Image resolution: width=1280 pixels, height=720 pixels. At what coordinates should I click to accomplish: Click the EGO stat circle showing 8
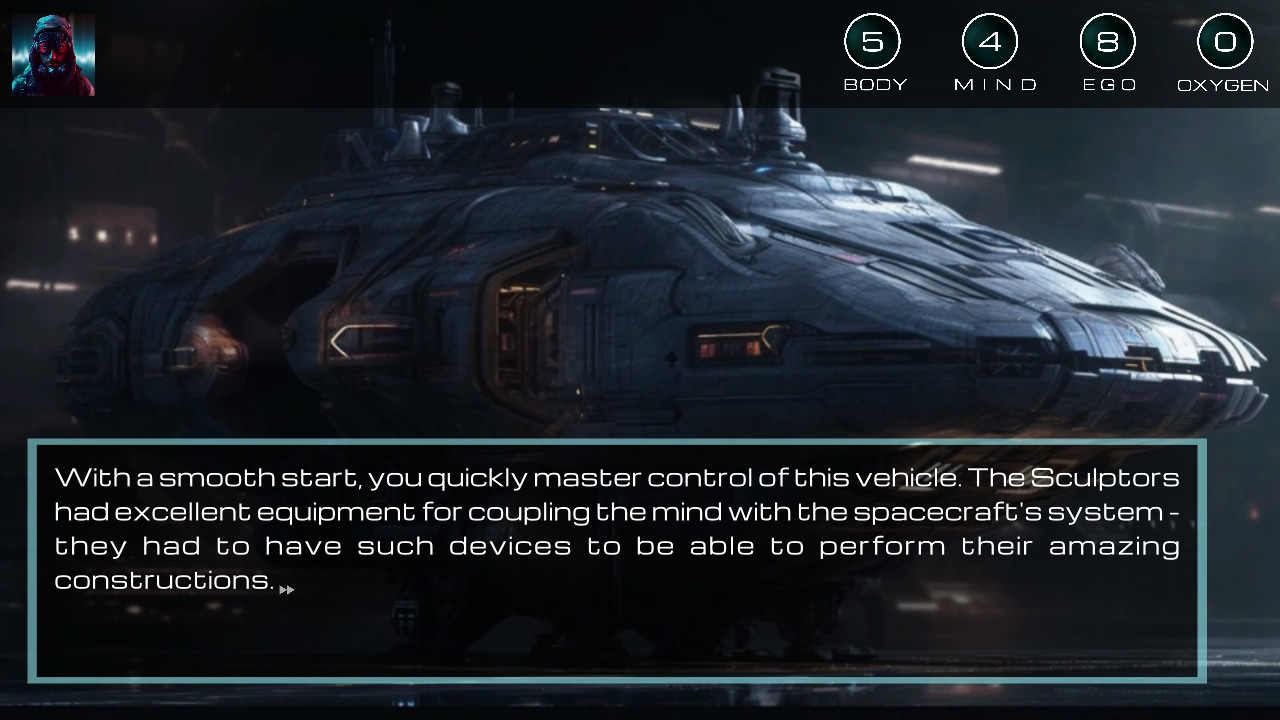coord(1109,42)
